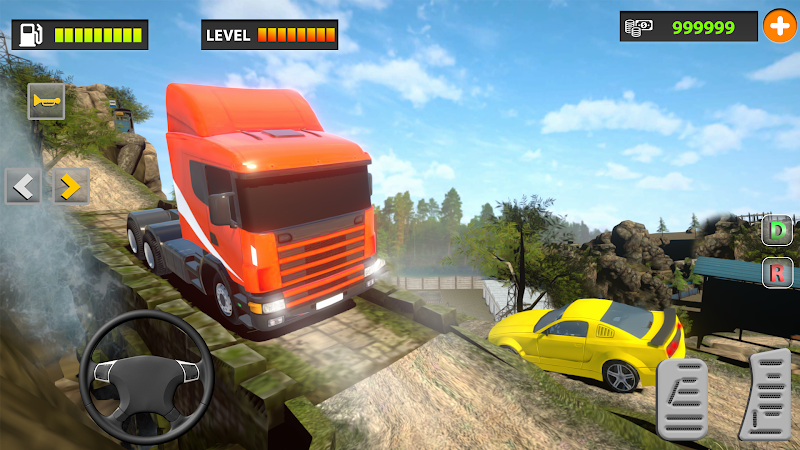The width and height of the screenshot is (800, 450).
Task: Activate the right turn arrow
Action: (70, 185)
